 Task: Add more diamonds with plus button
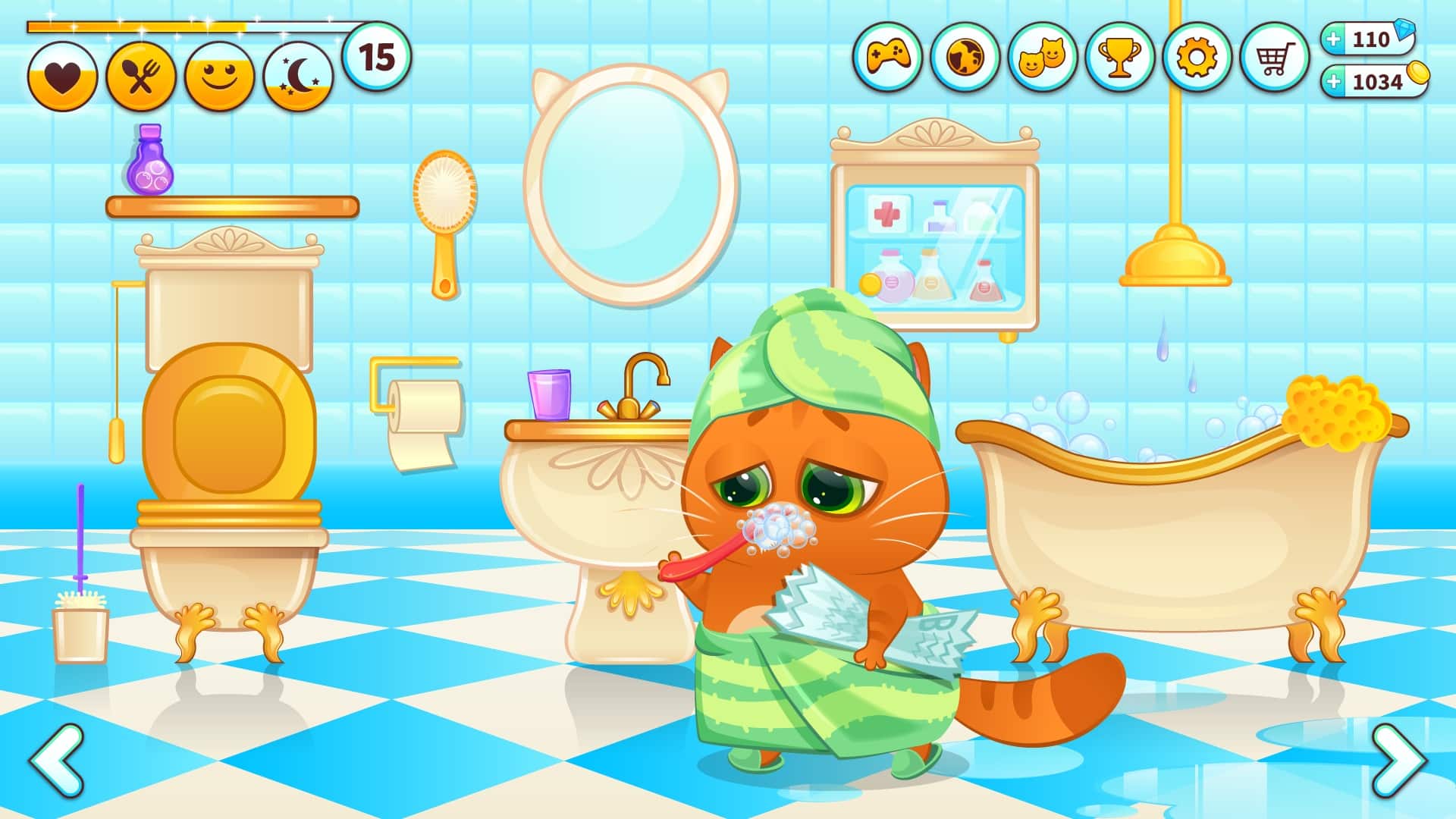(x=1334, y=39)
